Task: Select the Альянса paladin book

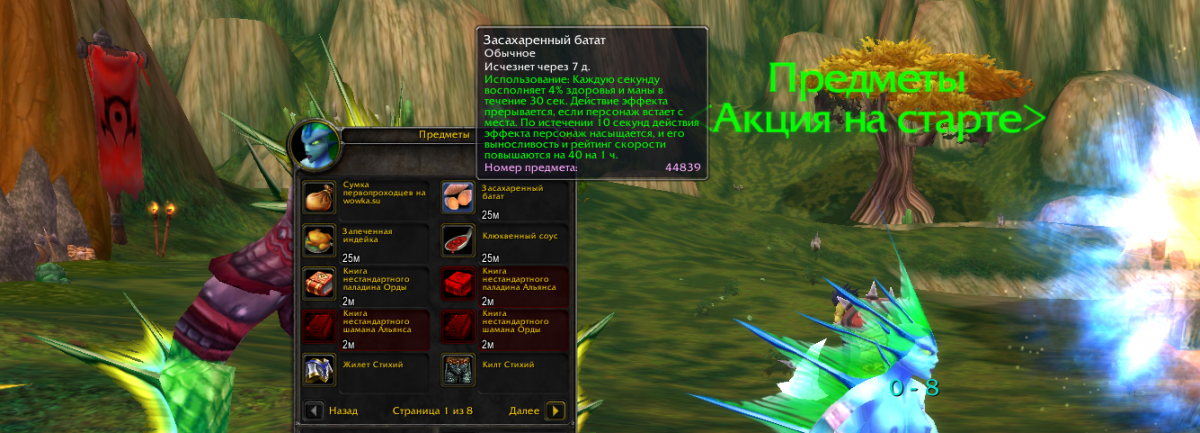Action: point(458,283)
